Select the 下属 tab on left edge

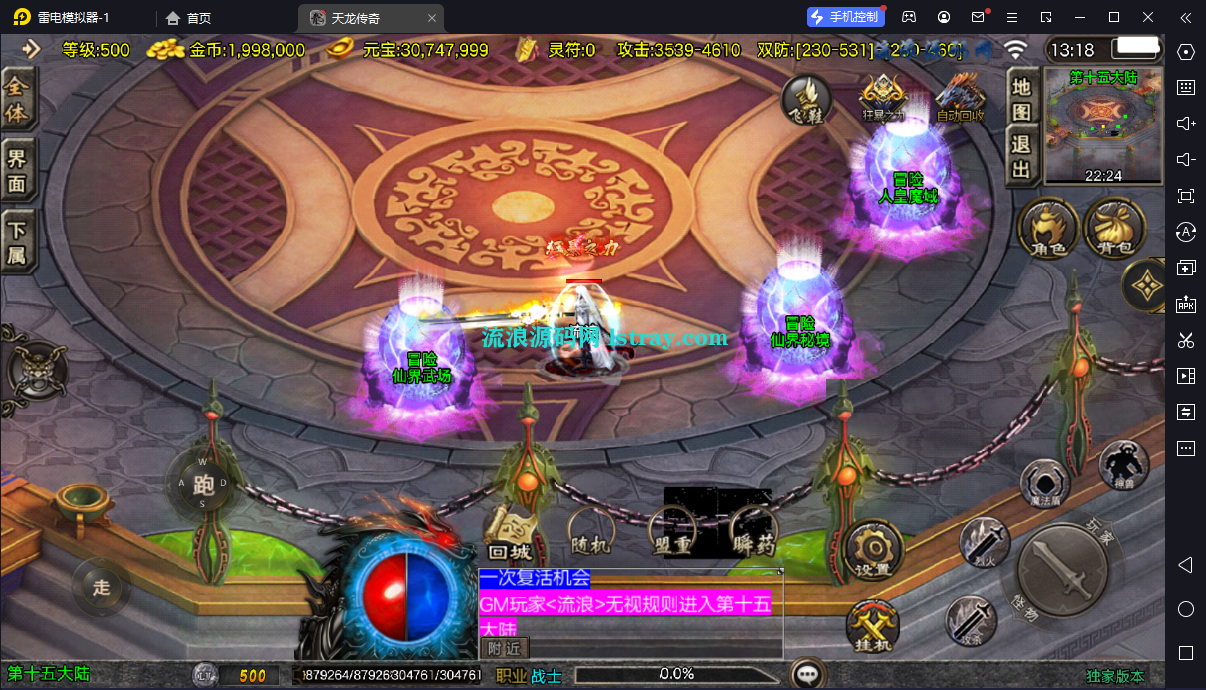click(17, 241)
